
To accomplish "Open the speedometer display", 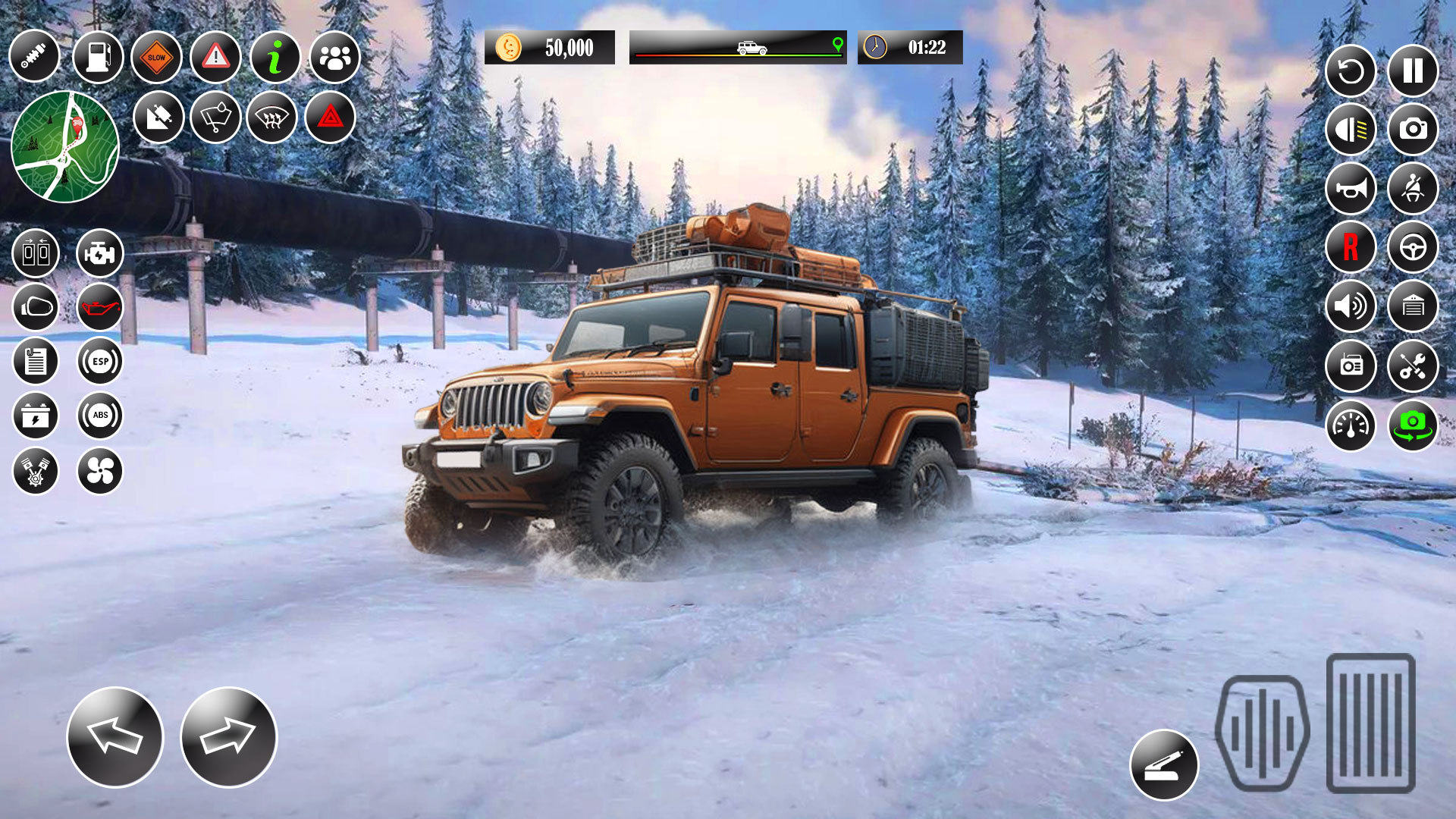I will tap(1351, 425).
